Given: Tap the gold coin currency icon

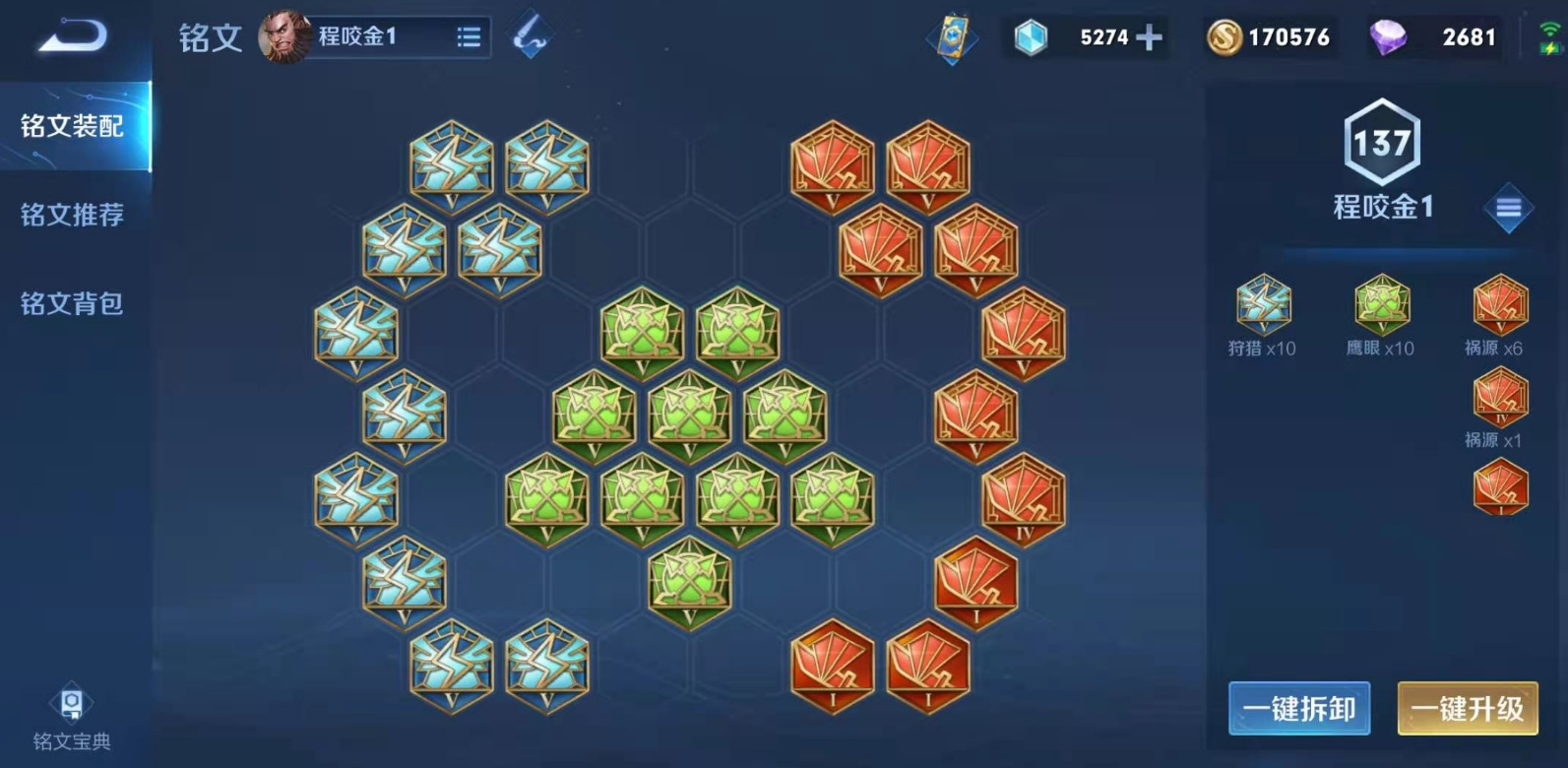Looking at the screenshot, I should click(1223, 37).
